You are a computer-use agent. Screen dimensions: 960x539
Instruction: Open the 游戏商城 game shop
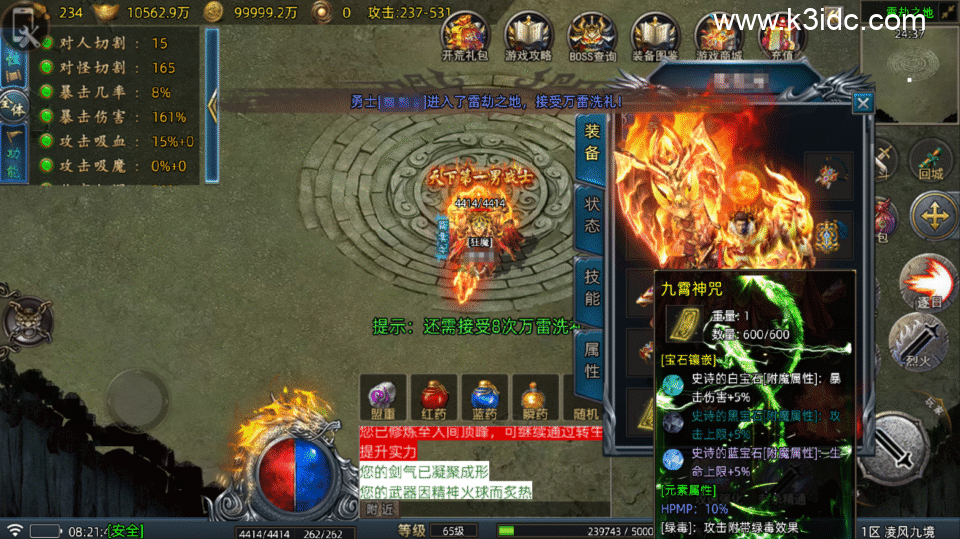coord(719,36)
